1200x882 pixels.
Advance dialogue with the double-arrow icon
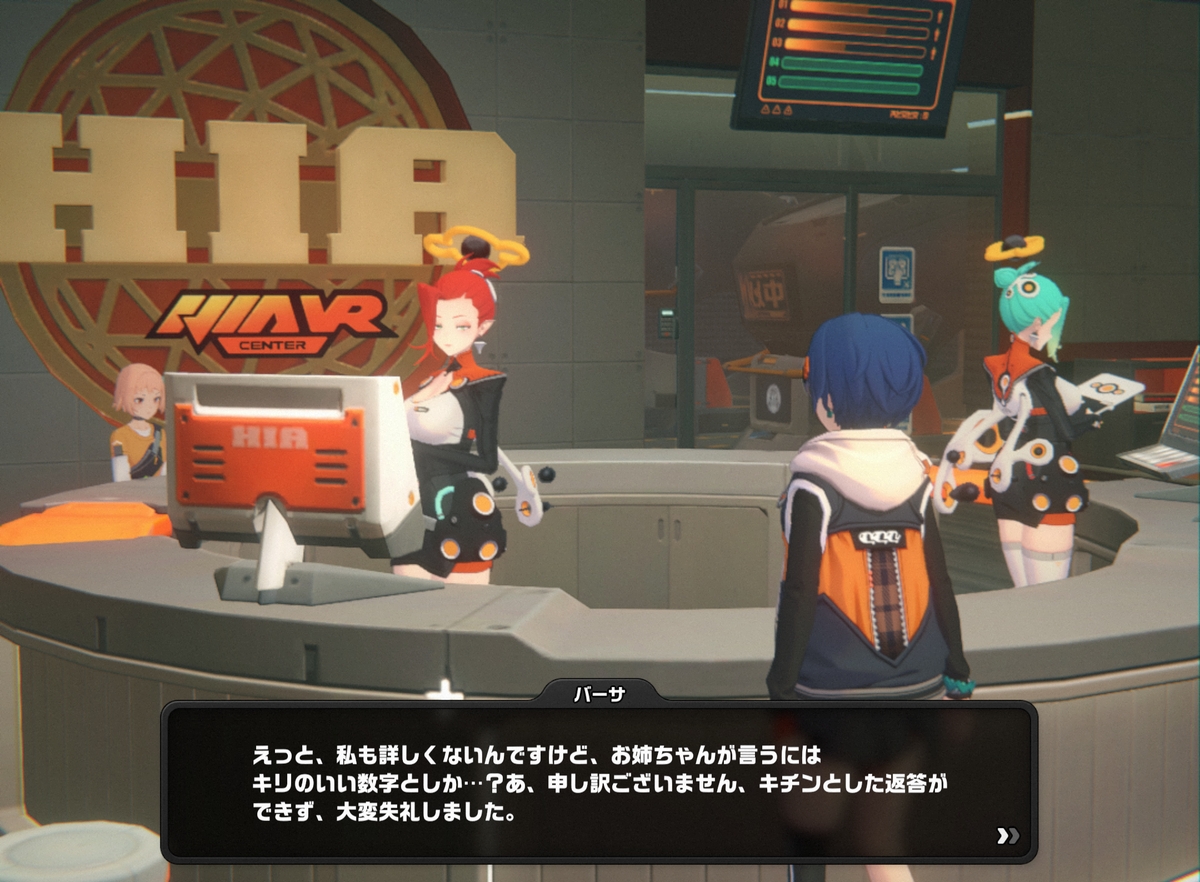[x=1007, y=836]
